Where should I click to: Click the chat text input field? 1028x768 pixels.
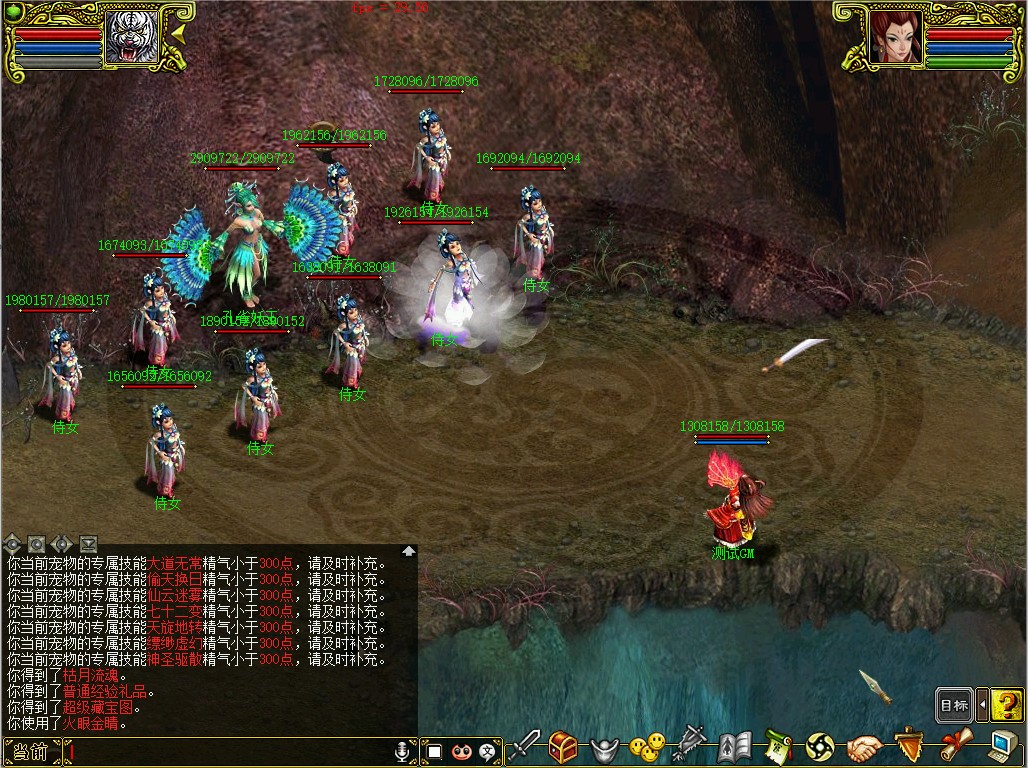pyautogui.click(x=230, y=750)
